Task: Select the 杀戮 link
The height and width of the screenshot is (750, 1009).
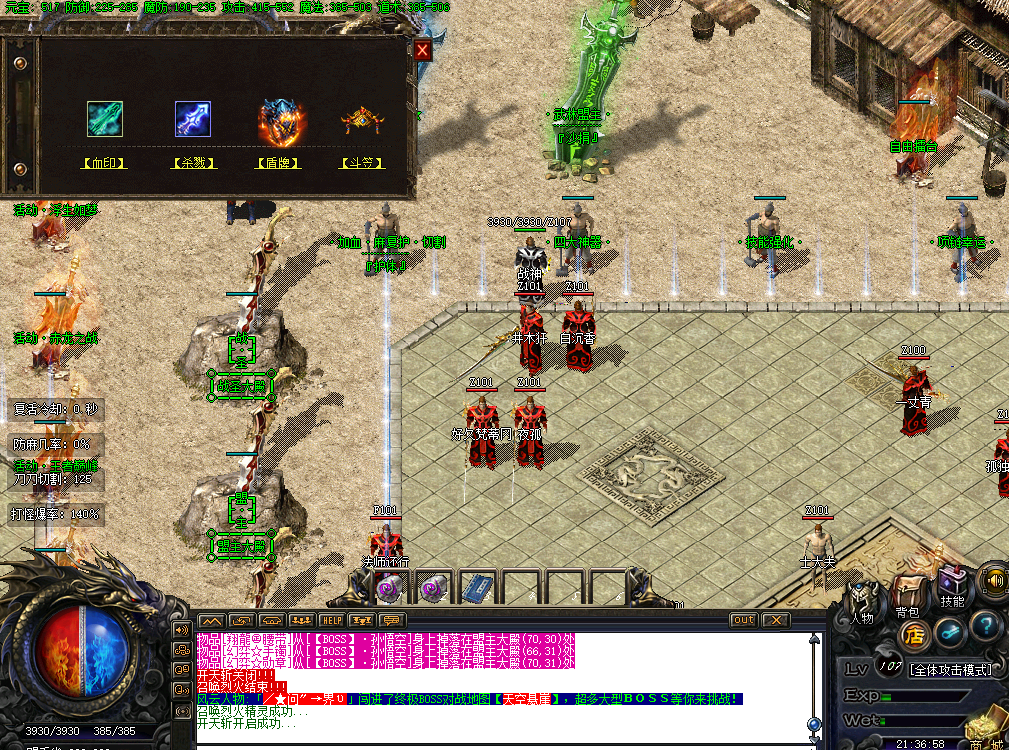Action: pyautogui.click(x=194, y=163)
